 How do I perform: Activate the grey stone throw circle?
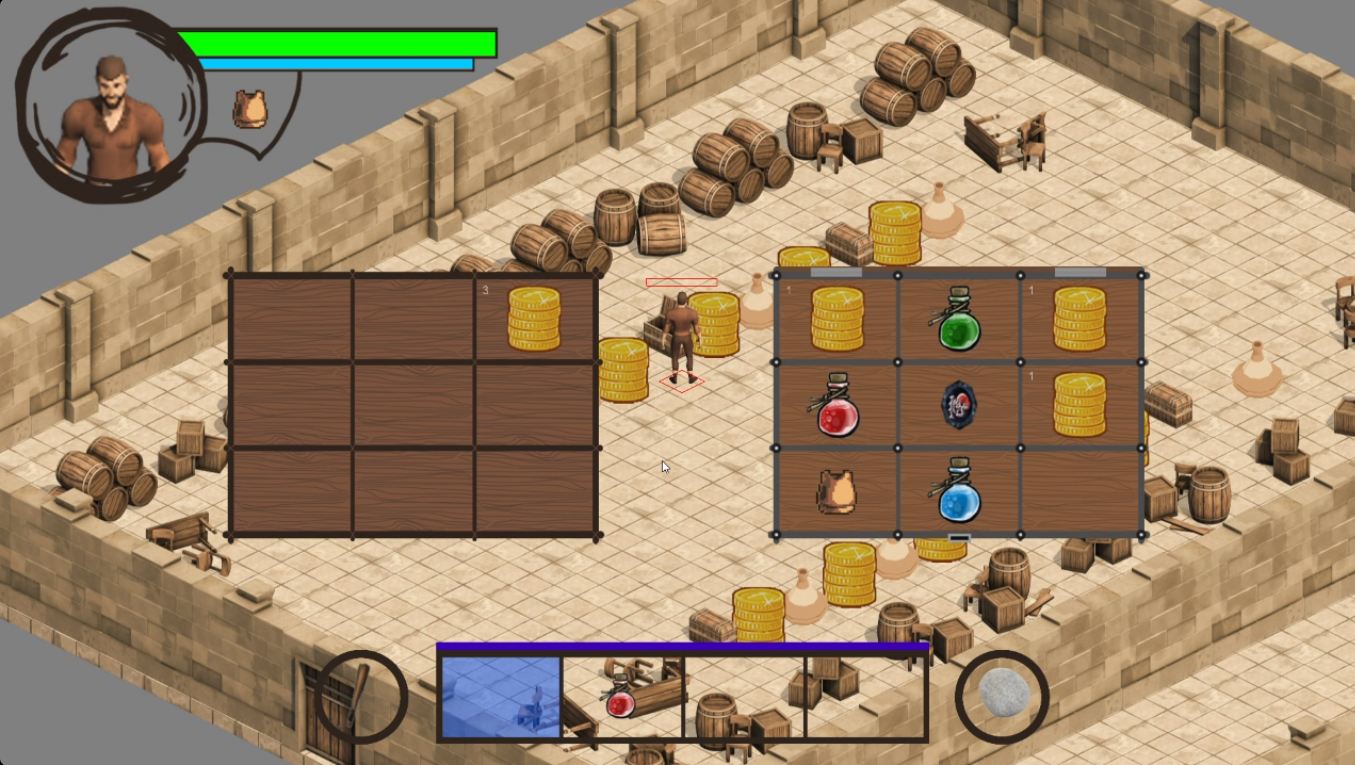coord(1001,696)
